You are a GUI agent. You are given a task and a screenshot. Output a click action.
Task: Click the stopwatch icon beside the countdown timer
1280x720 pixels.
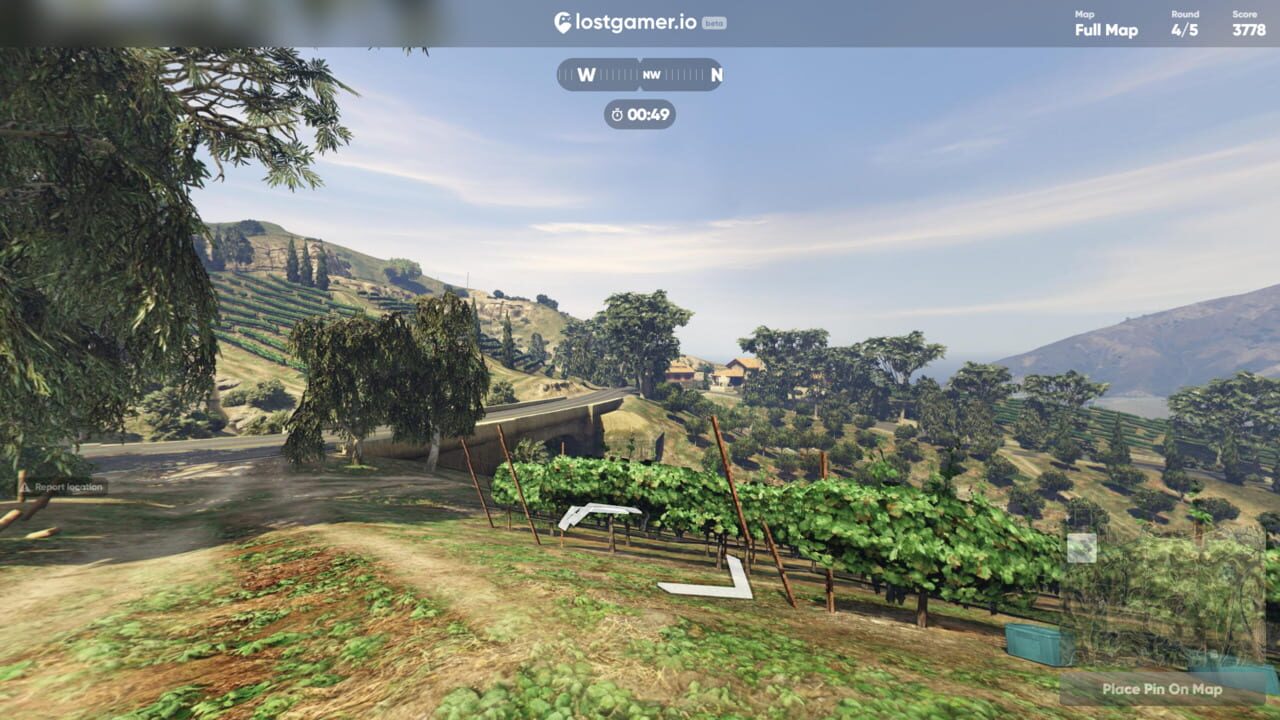click(615, 115)
